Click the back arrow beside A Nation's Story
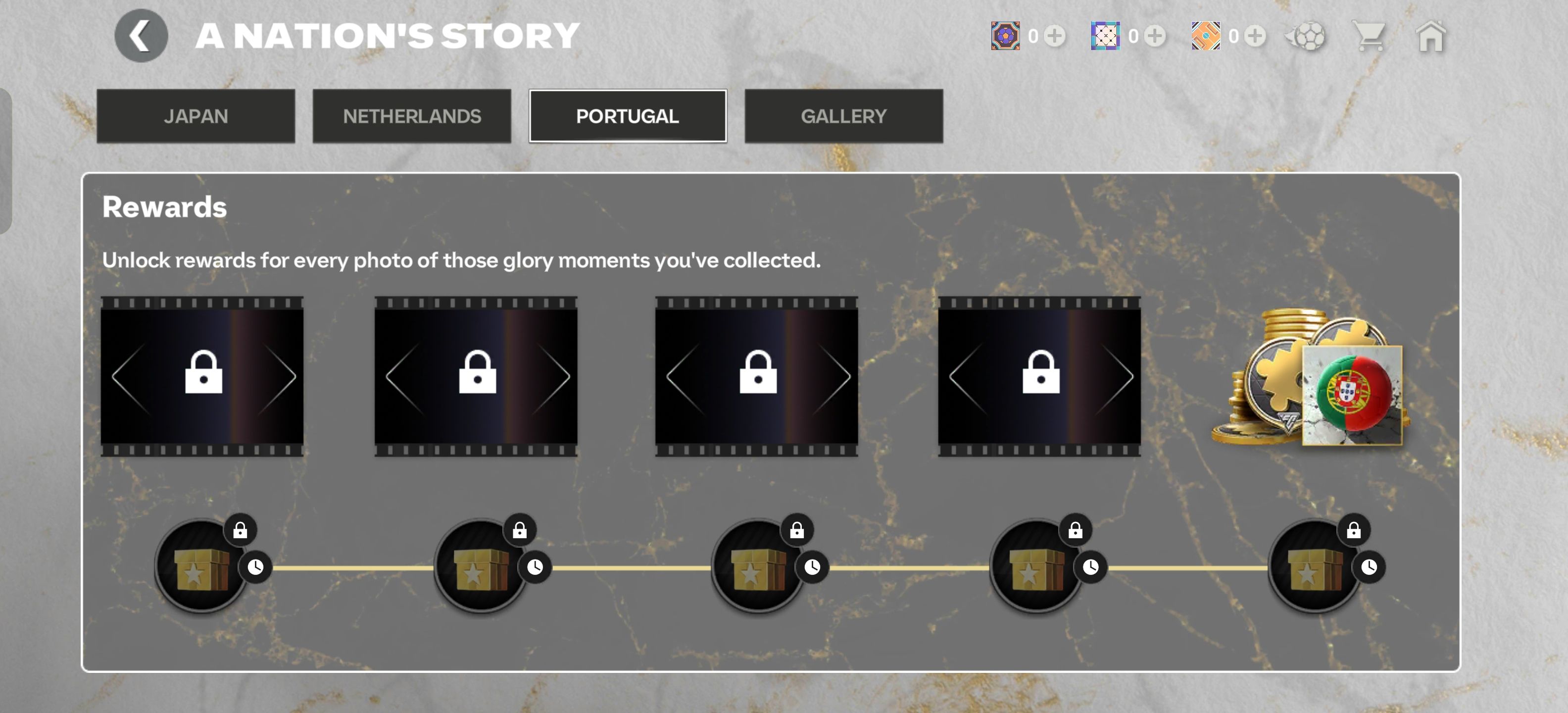Image resolution: width=1568 pixels, height=713 pixels. (141, 35)
